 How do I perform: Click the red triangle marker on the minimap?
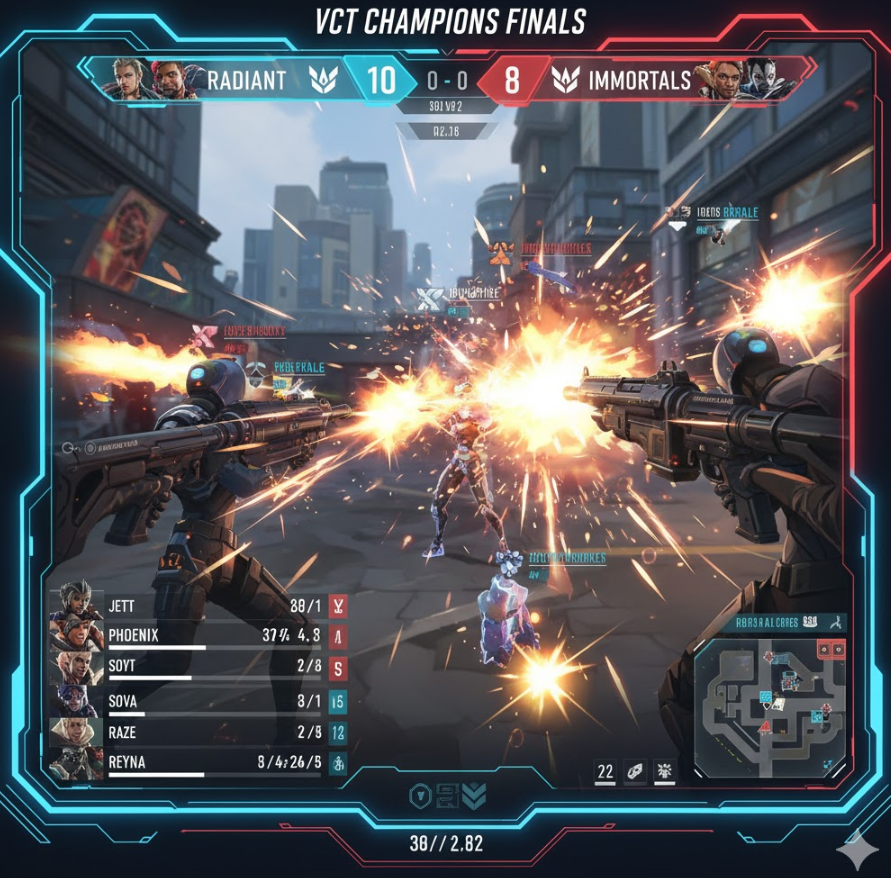[762, 725]
